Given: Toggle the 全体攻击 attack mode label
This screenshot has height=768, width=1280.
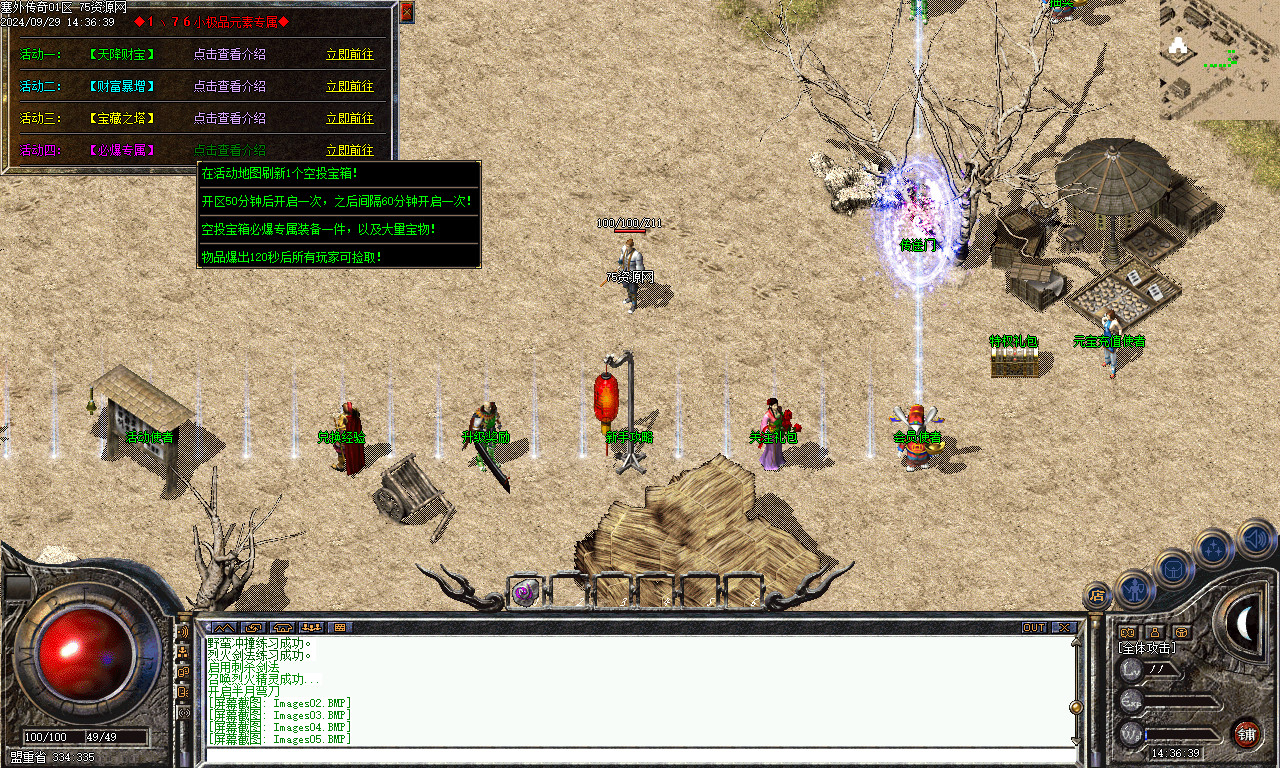Looking at the screenshot, I should (x=1147, y=648).
